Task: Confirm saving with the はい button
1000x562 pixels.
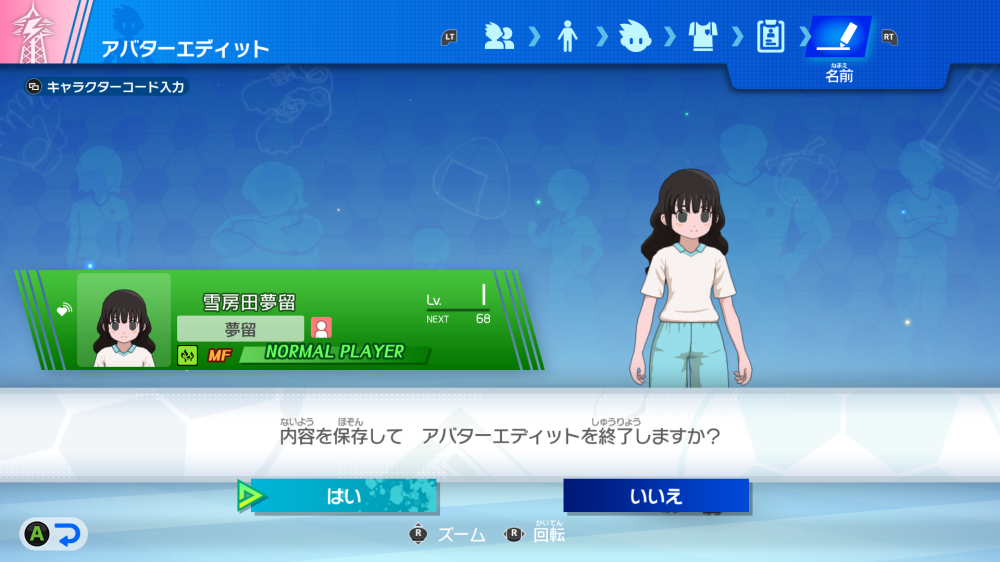Action: click(x=344, y=496)
